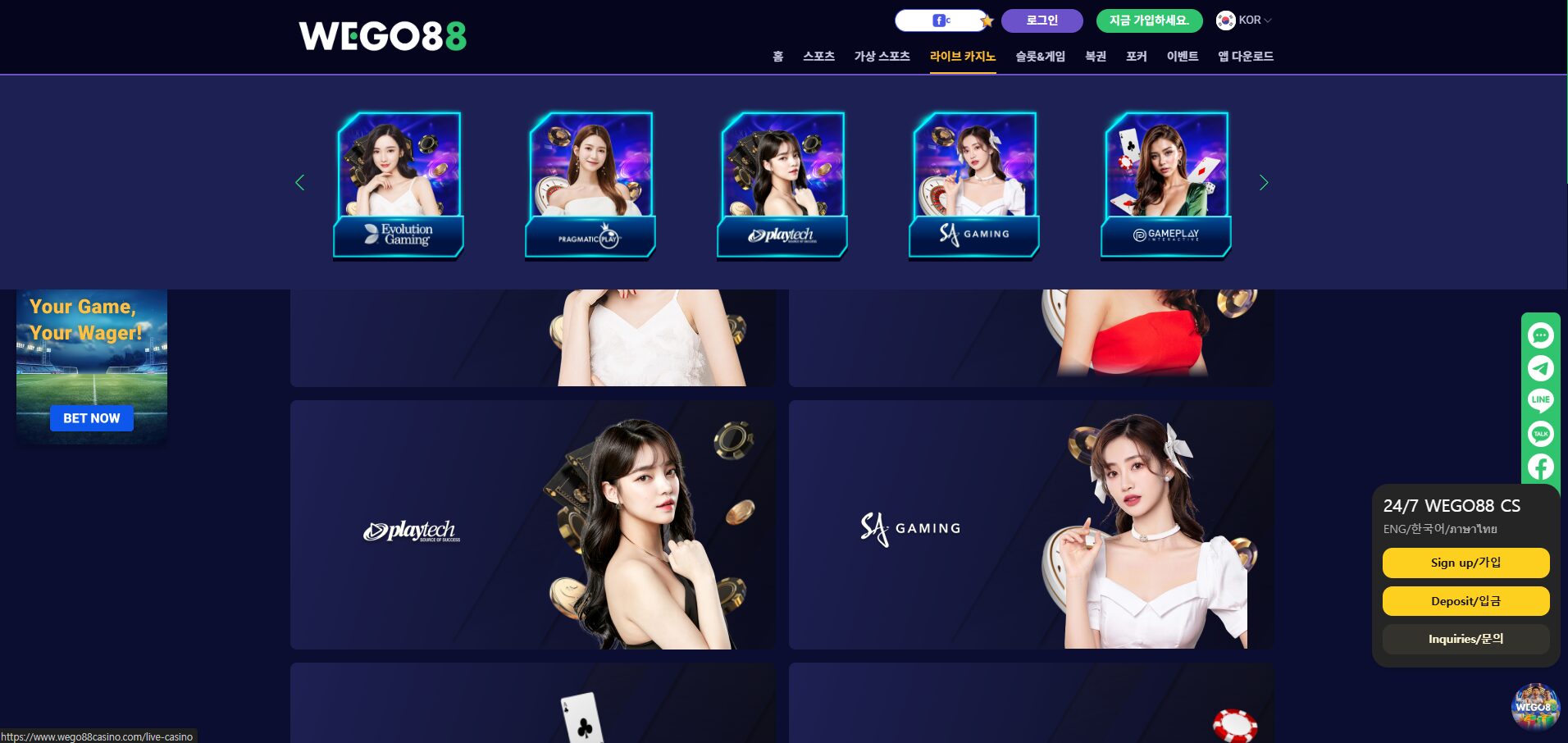Click the yellow Sign up button
Screen dimensions: 1568x743
1465,563
